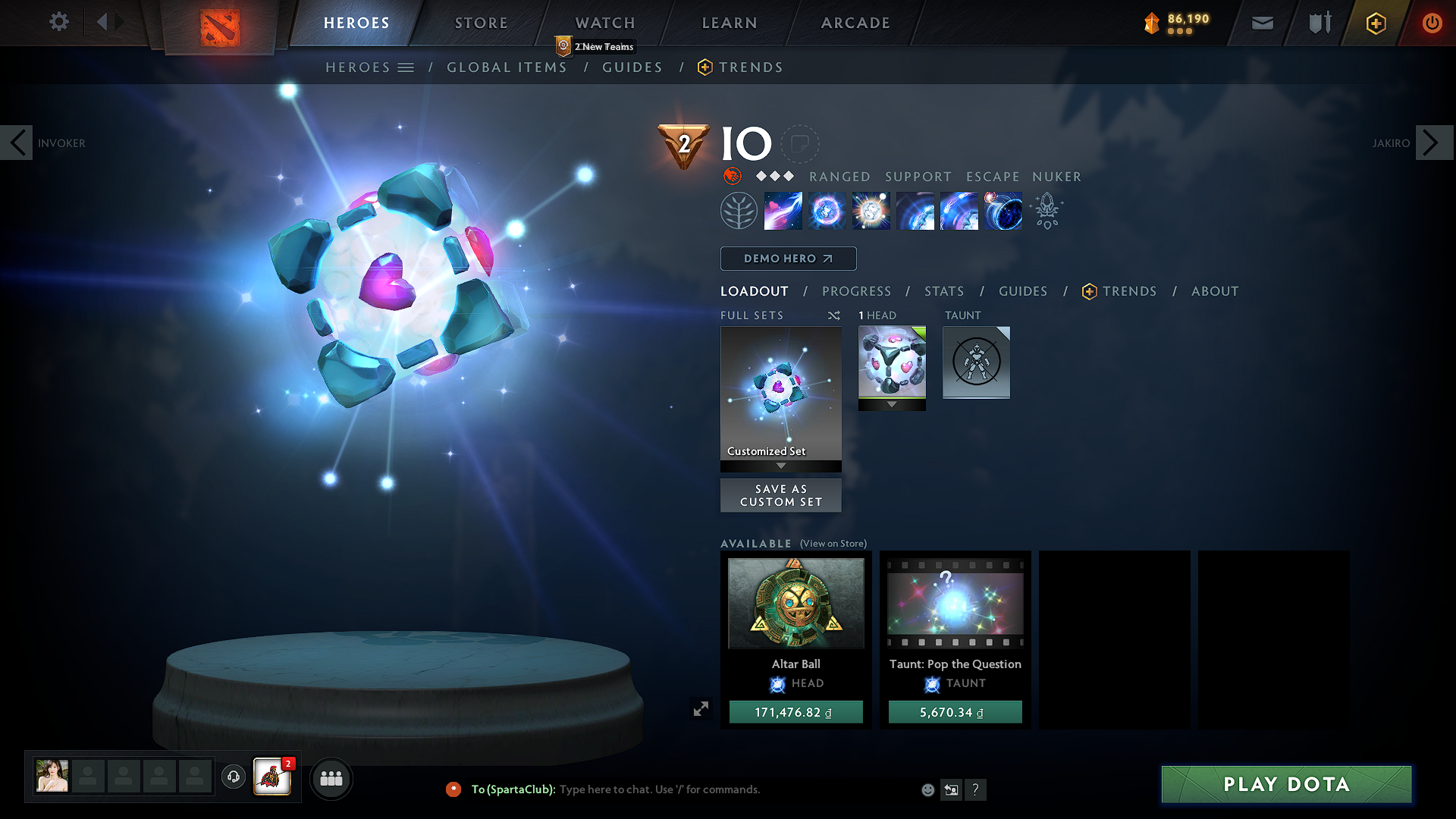Open the Dota 2 logo home icon
The height and width of the screenshot is (819, 1456).
point(218,25)
